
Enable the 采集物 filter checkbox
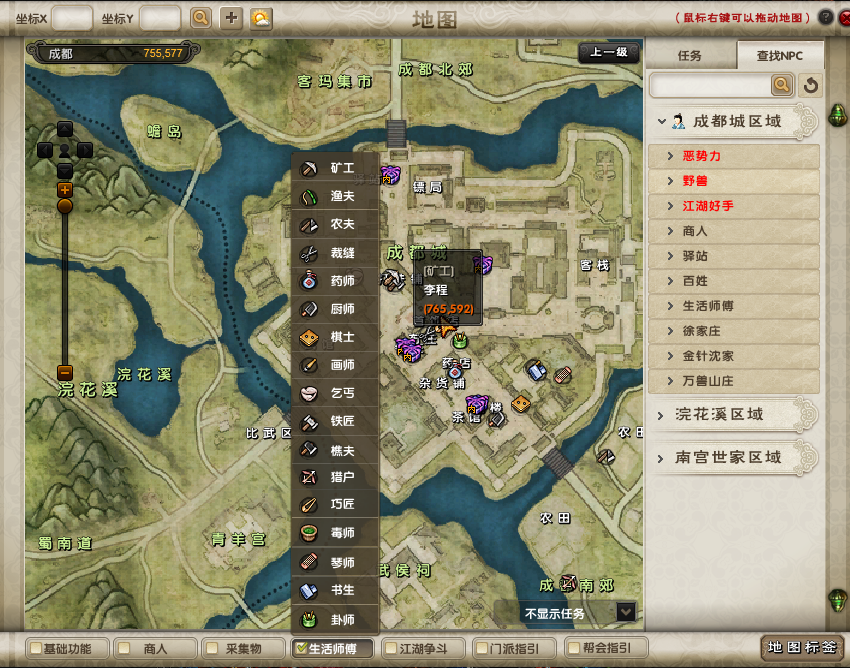[211, 649]
